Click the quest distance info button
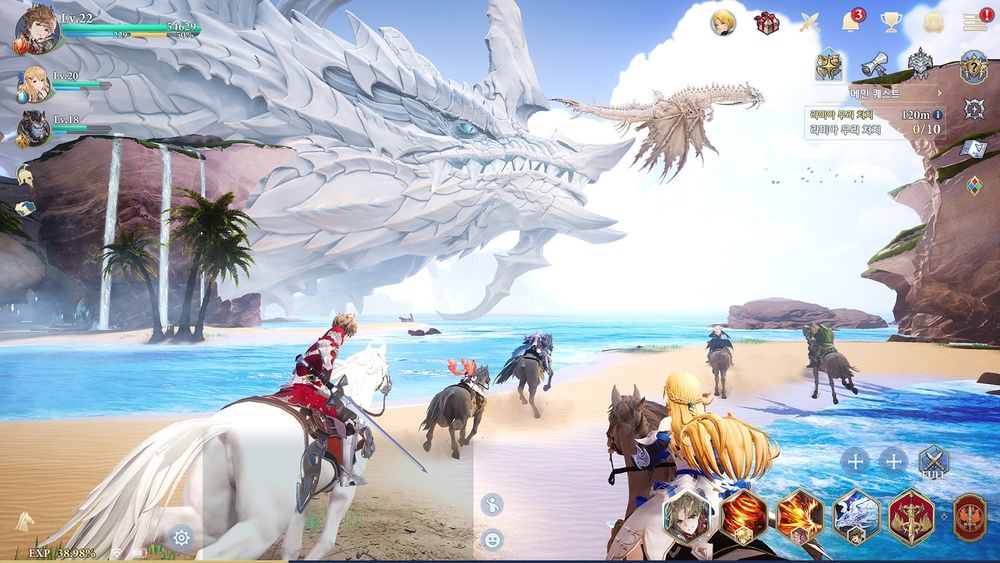 click(938, 115)
